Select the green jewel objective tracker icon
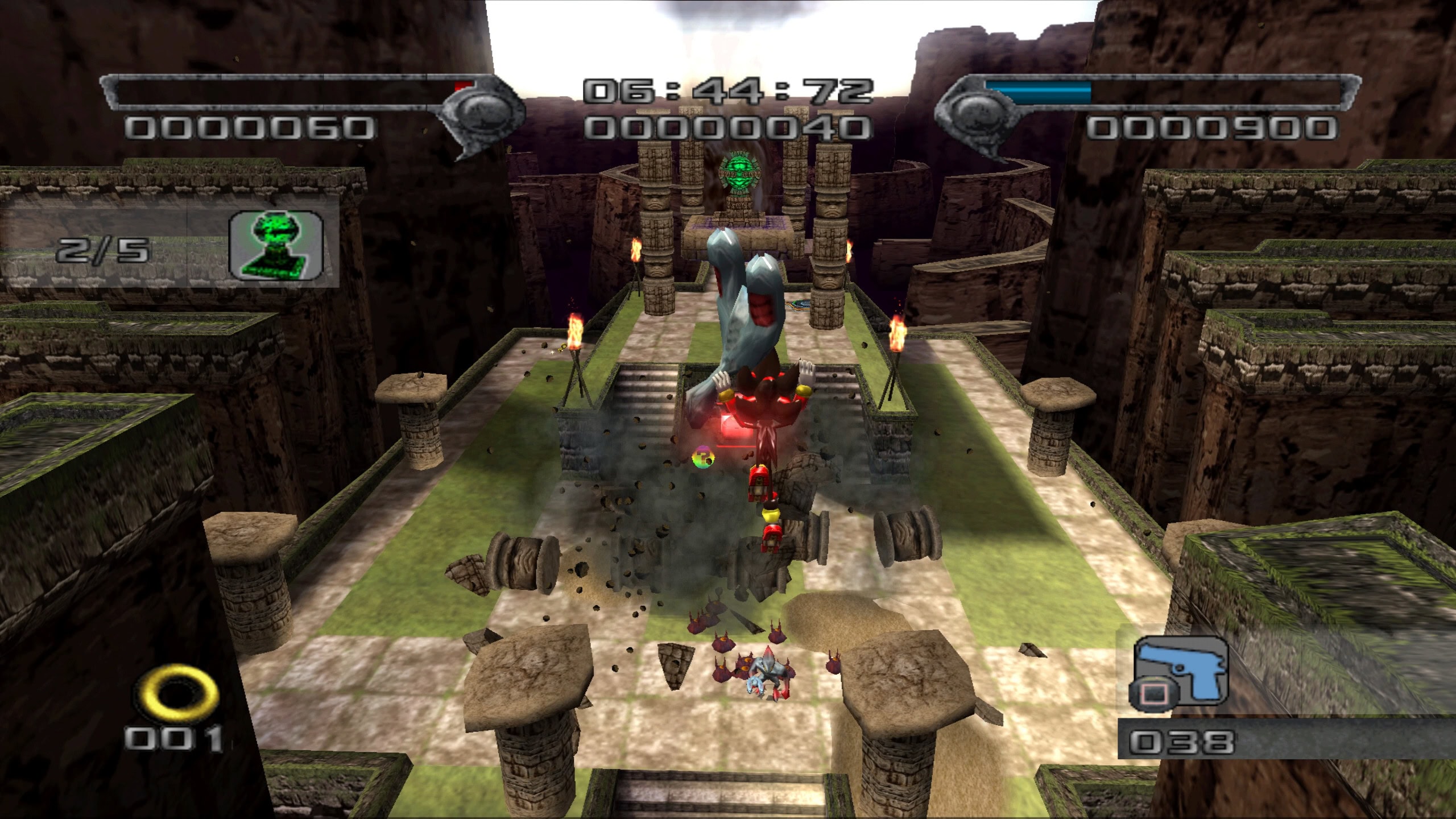Screen dimensions: 1456x819 [x=276, y=246]
